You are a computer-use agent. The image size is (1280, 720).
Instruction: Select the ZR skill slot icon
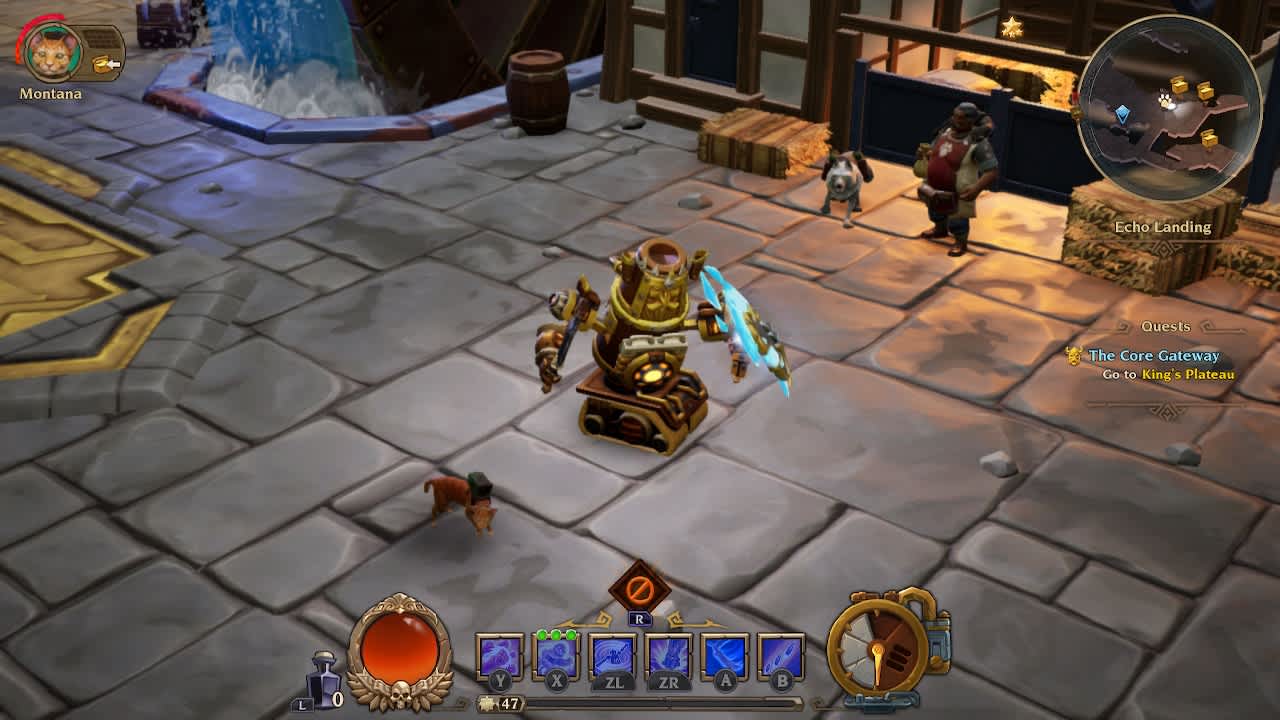coord(668,657)
